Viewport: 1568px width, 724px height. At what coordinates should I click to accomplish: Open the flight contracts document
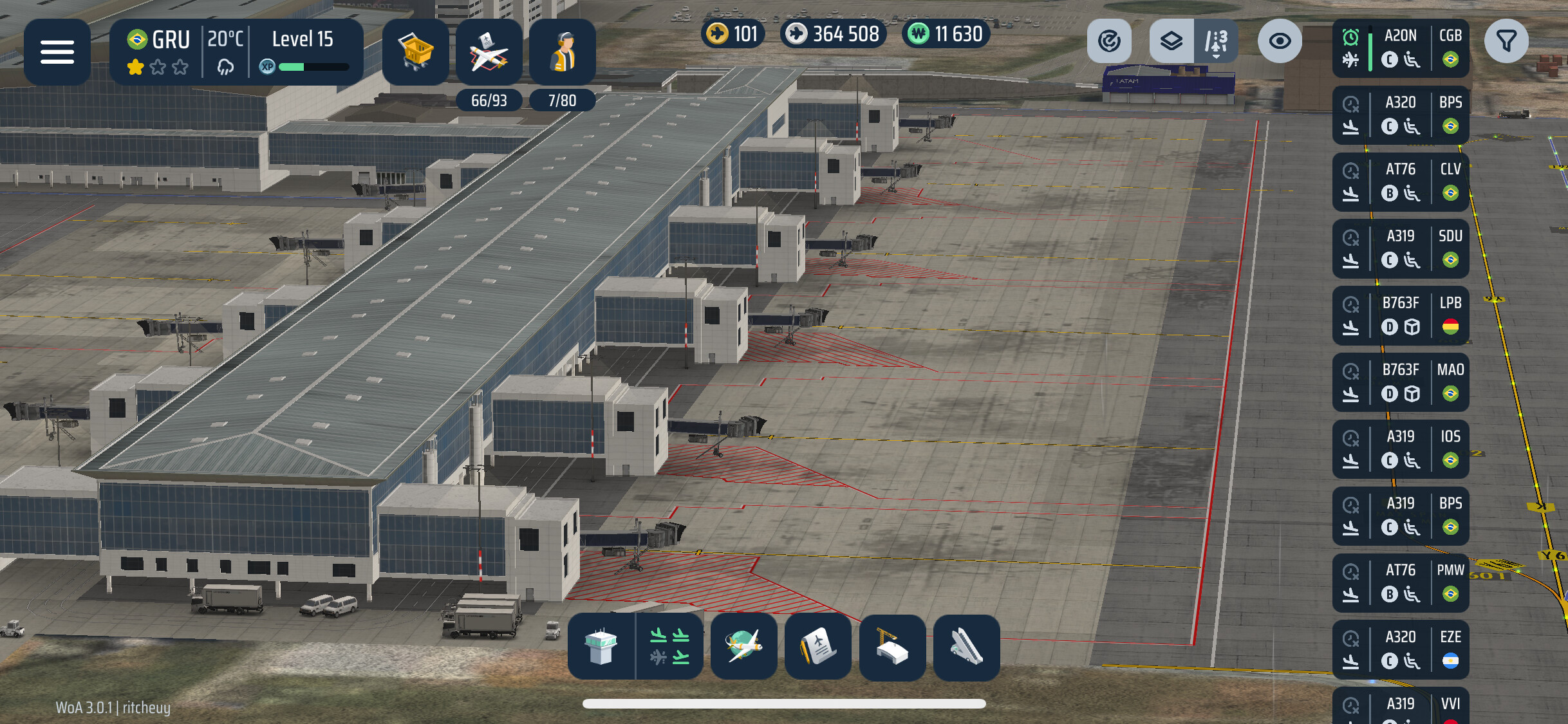(x=818, y=647)
